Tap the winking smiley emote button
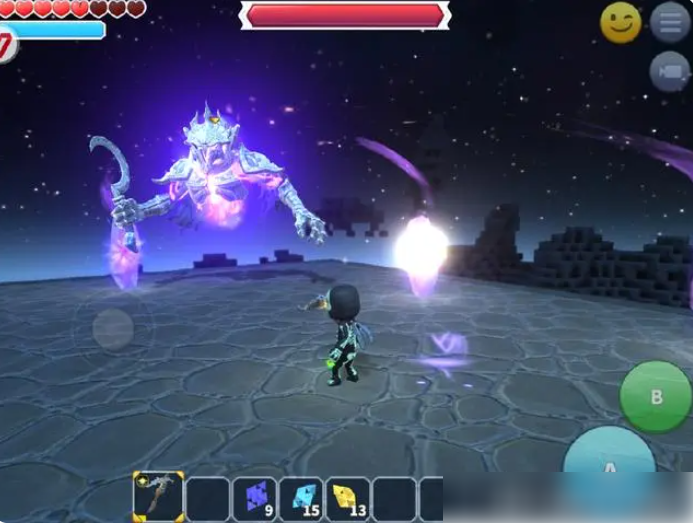Screen dimensions: 693x523 620,22
